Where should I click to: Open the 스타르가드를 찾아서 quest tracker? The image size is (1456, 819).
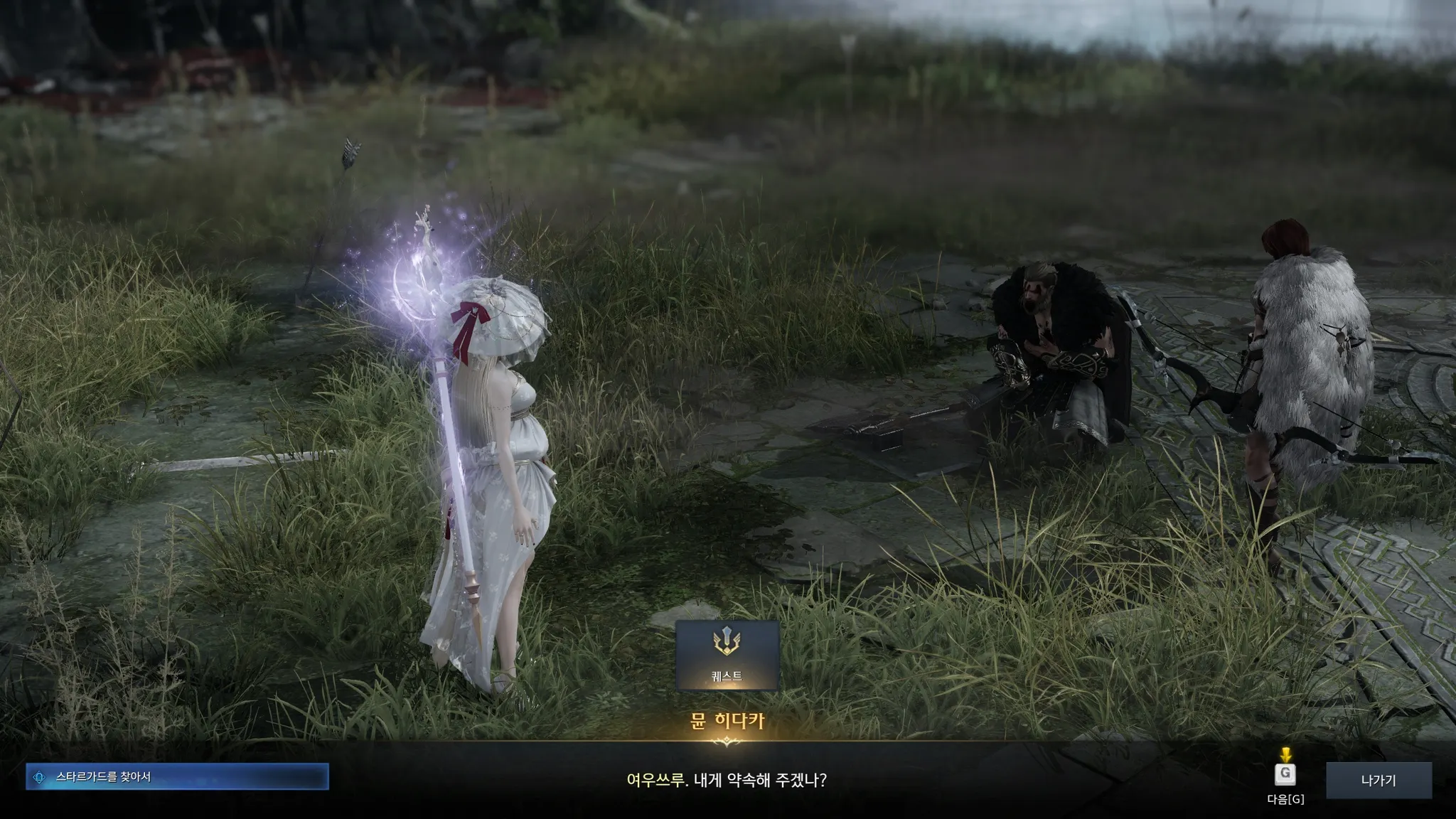[177, 777]
